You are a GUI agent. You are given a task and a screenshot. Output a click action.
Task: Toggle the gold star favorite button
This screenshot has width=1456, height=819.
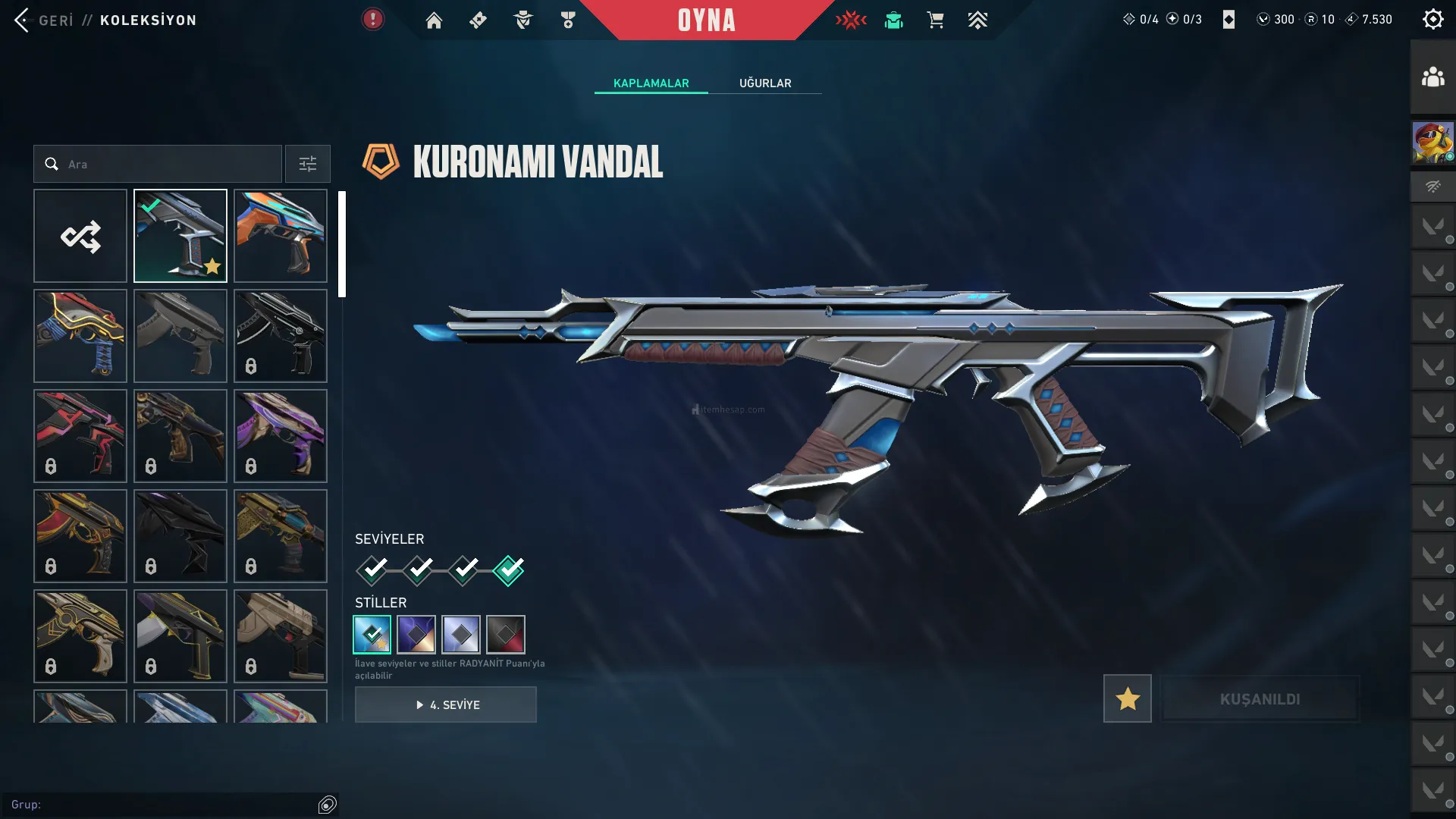click(1127, 698)
